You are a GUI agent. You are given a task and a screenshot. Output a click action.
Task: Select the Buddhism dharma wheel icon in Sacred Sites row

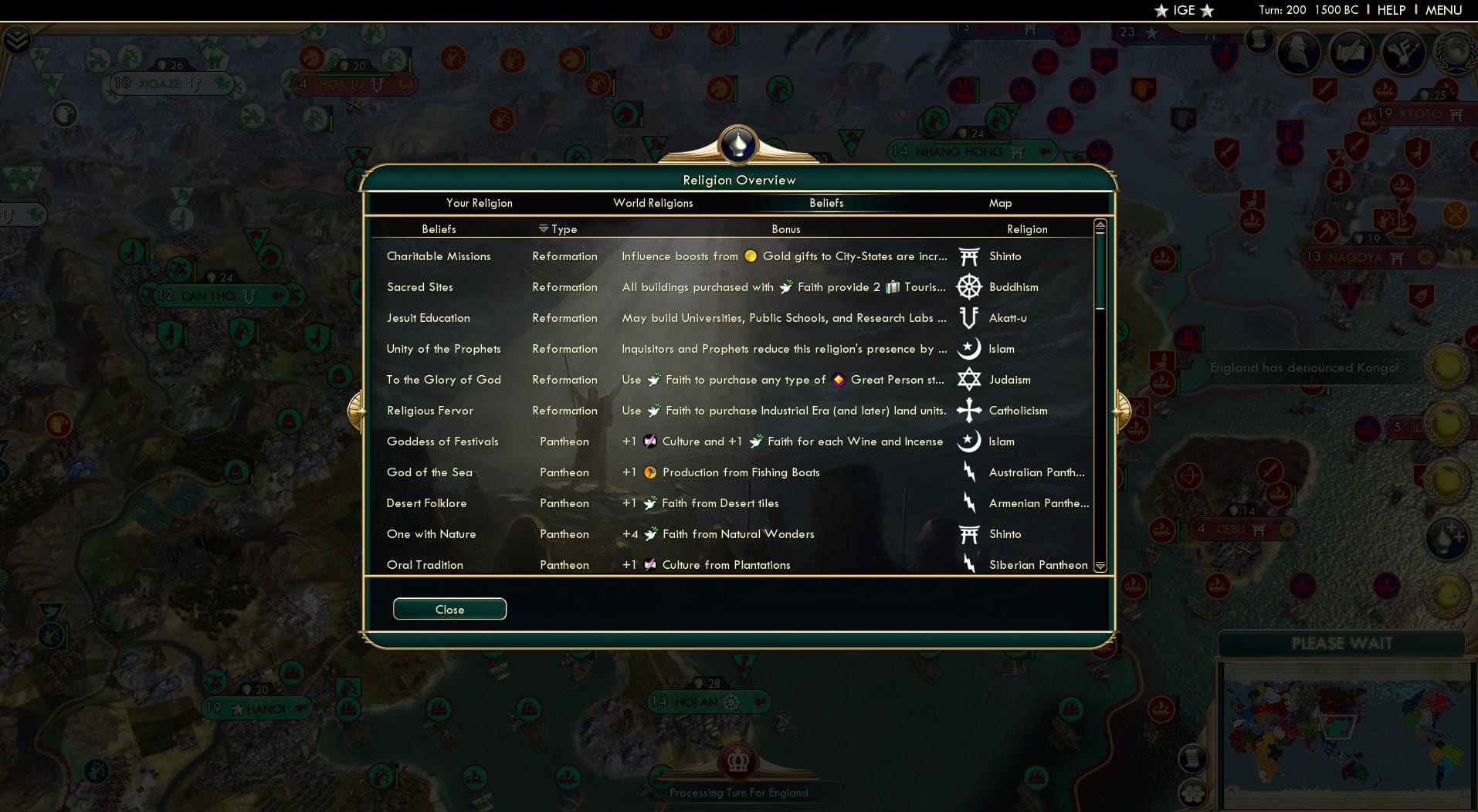968,286
